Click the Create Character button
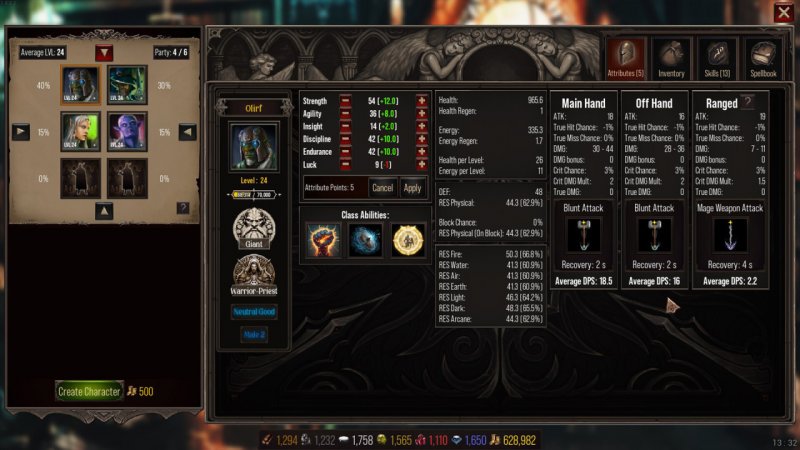The height and width of the screenshot is (450, 800). click(88, 391)
